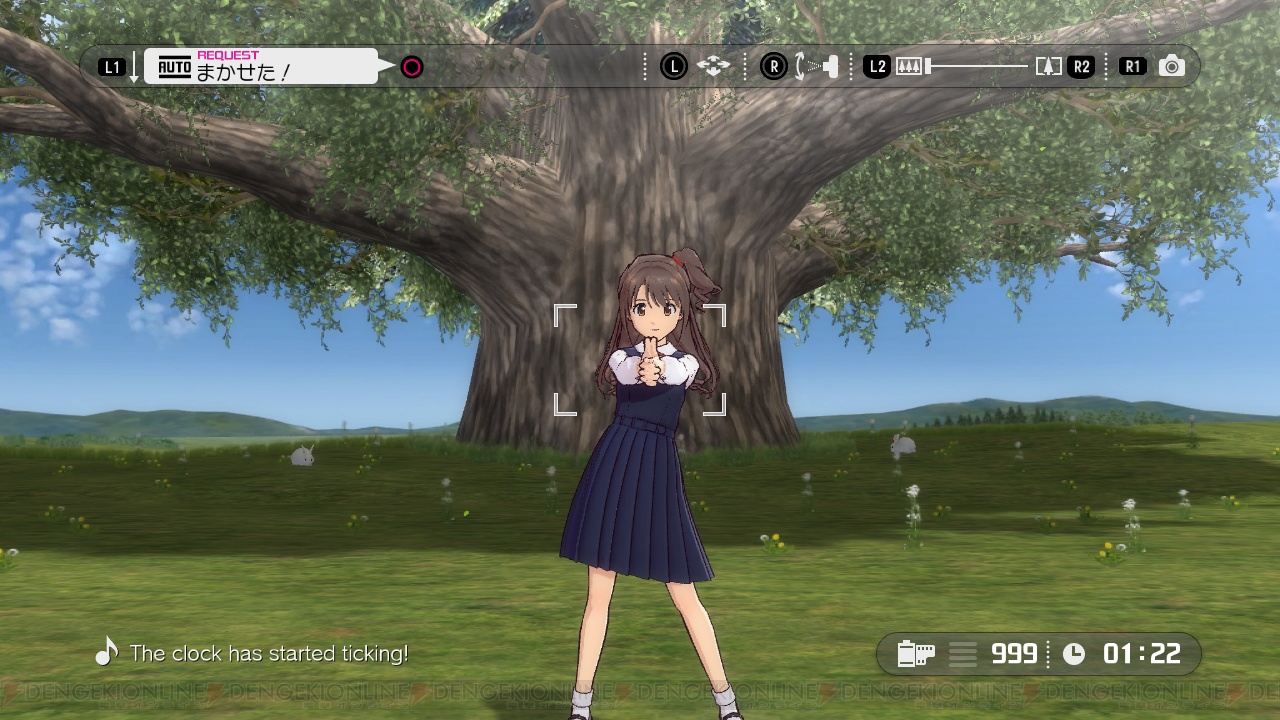Open the dotted divider options near the L stick
Screen dimensions: 1280x720
pyautogui.click(x=645, y=66)
